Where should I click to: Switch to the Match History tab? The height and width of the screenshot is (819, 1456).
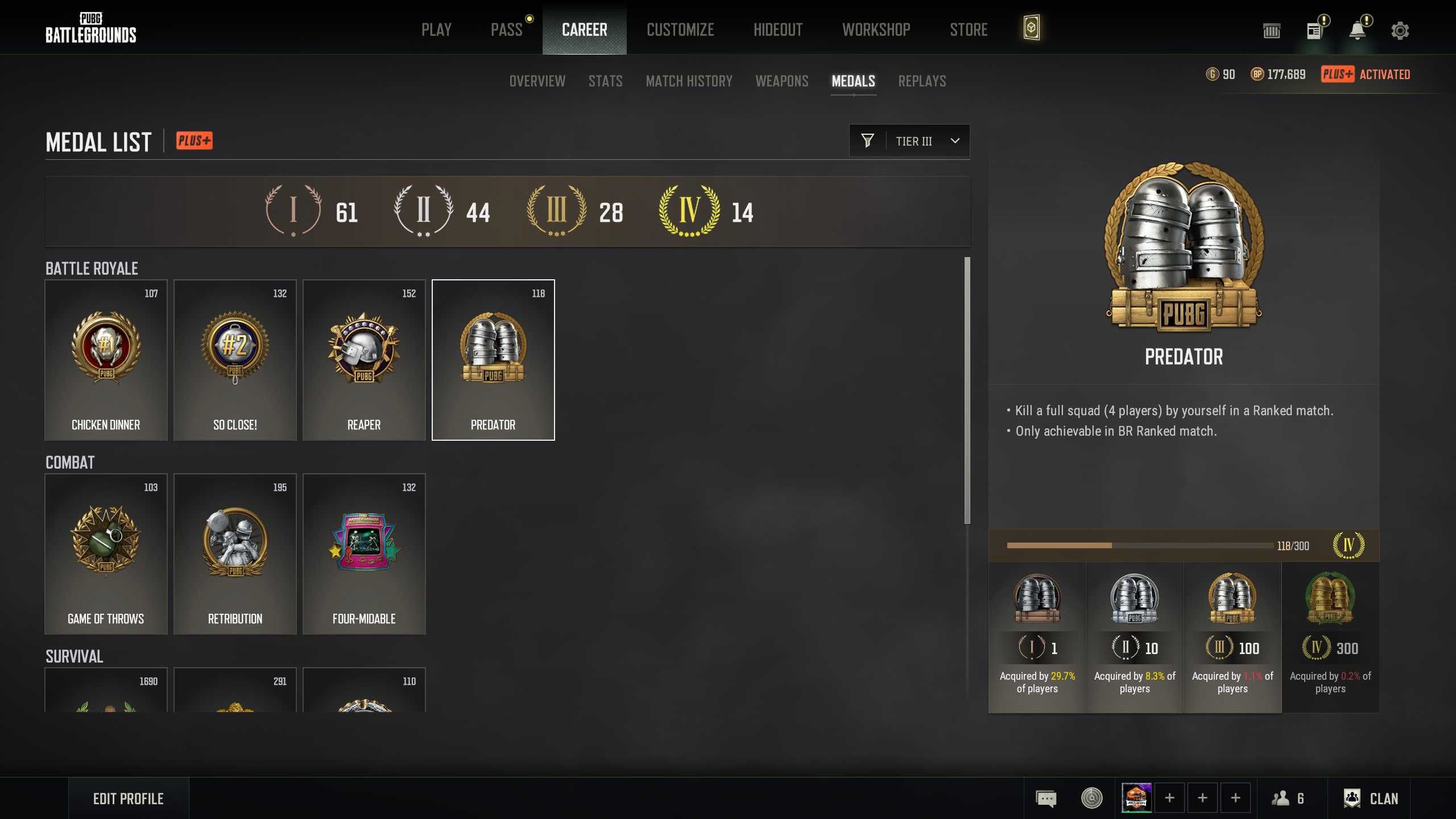(x=689, y=81)
